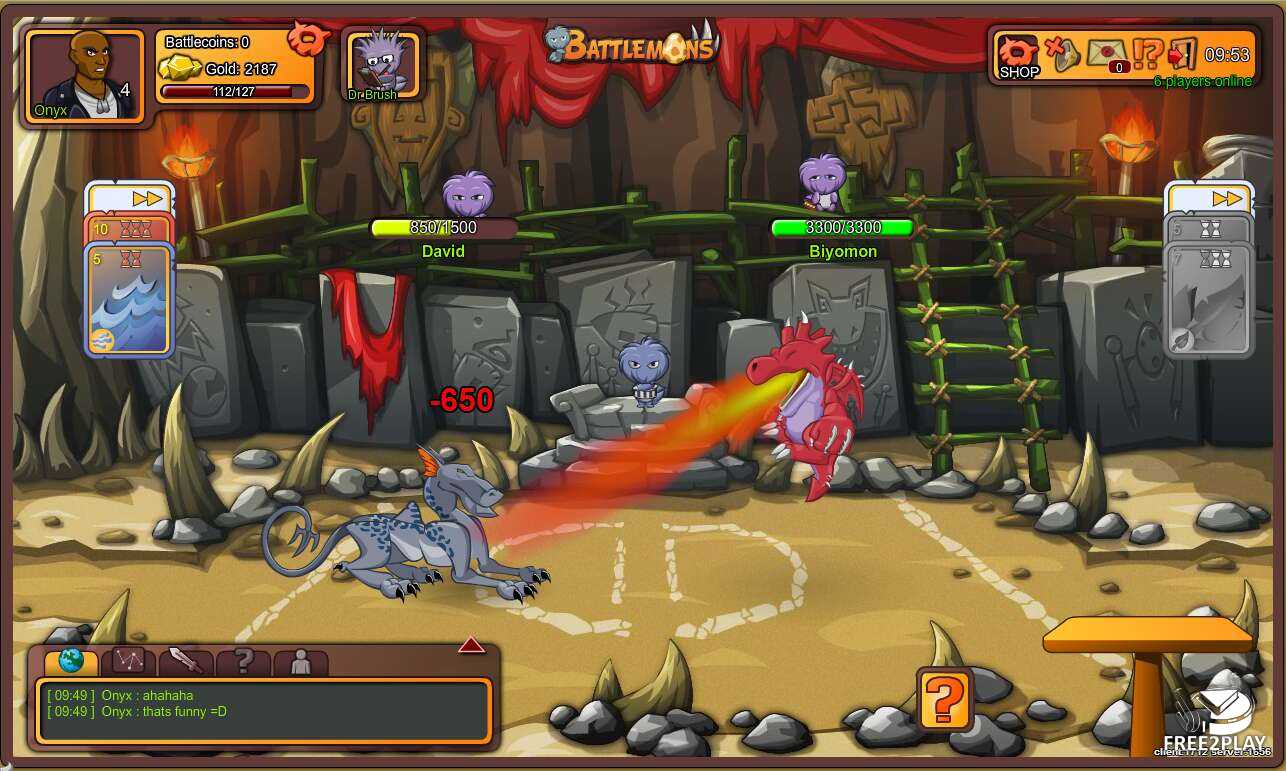Switch to the person silhouette tab
The image size is (1286, 771).
(300, 660)
